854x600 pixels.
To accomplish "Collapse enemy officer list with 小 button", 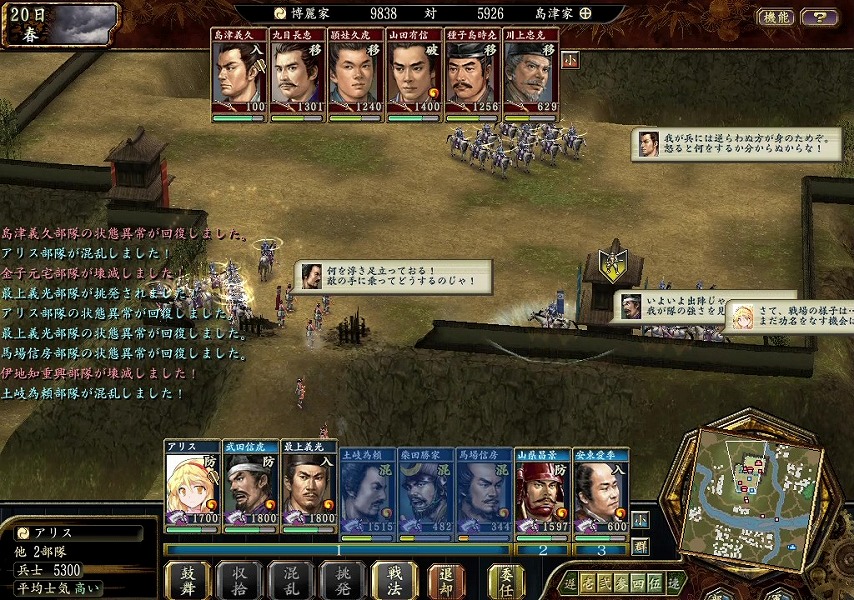I will 569,59.
